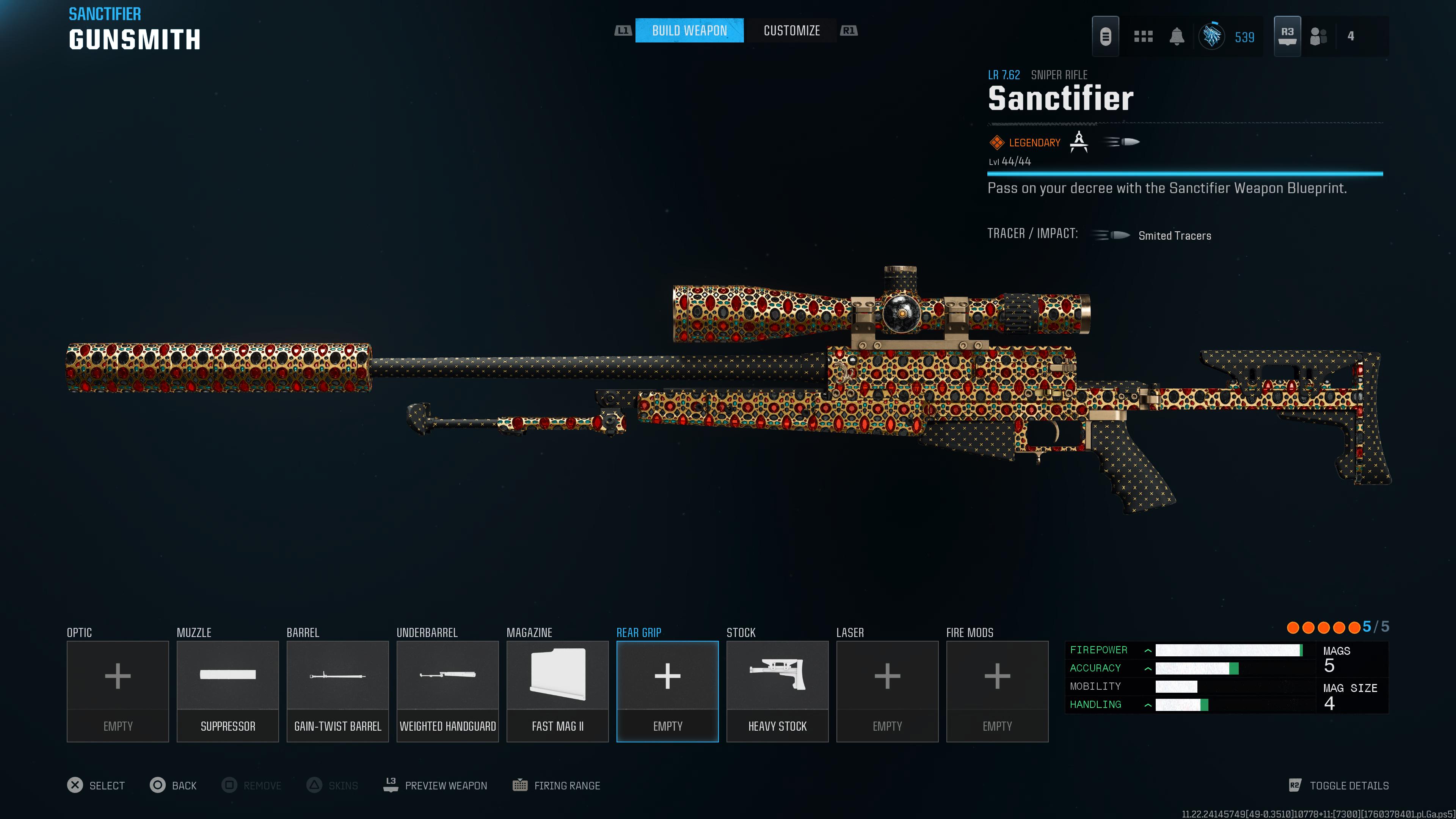Select the Weighted Handguard underbarrel slot
The image size is (1456, 819).
tap(448, 691)
